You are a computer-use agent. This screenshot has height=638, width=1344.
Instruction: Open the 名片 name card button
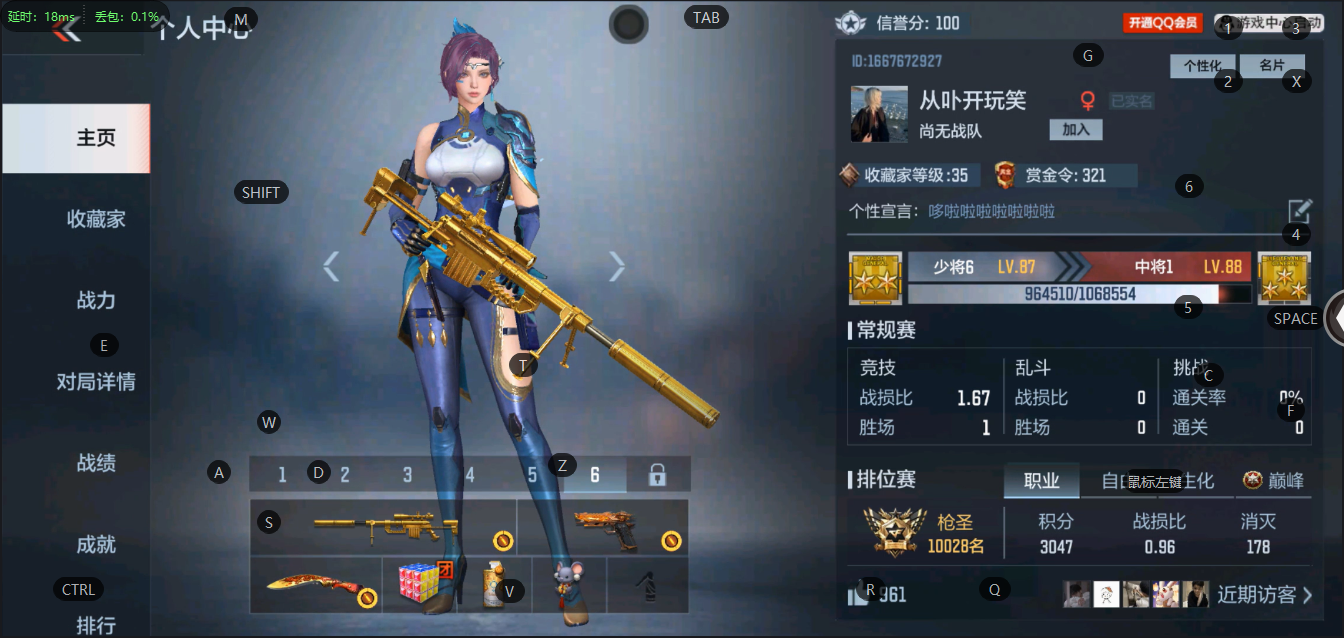click(1271, 66)
